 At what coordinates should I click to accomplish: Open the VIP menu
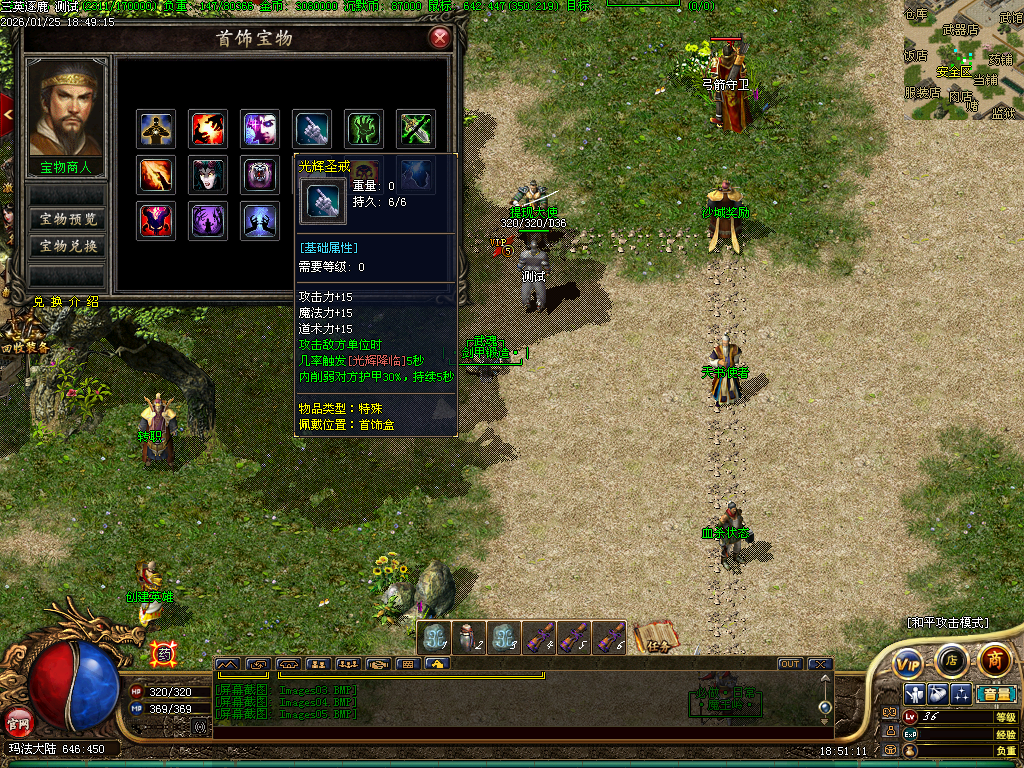(x=908, y=662)
